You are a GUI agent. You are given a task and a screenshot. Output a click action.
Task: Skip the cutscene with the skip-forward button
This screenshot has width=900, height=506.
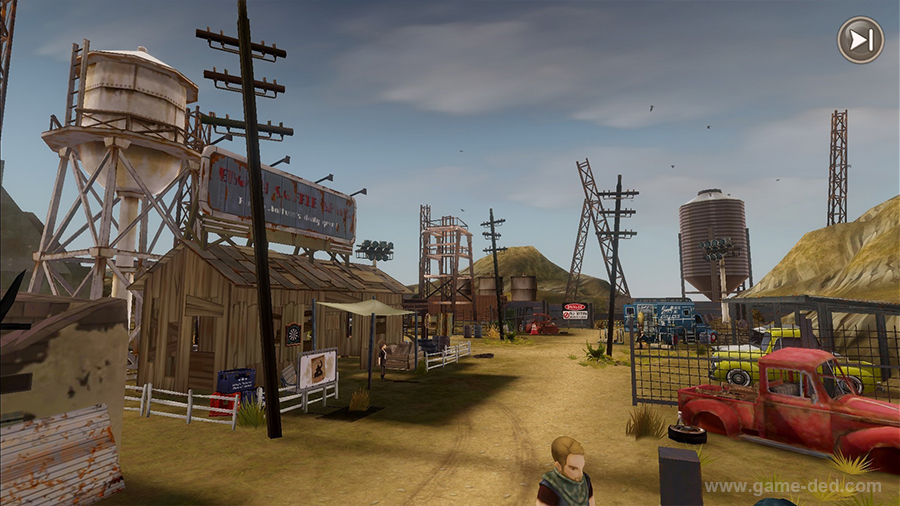860,40
